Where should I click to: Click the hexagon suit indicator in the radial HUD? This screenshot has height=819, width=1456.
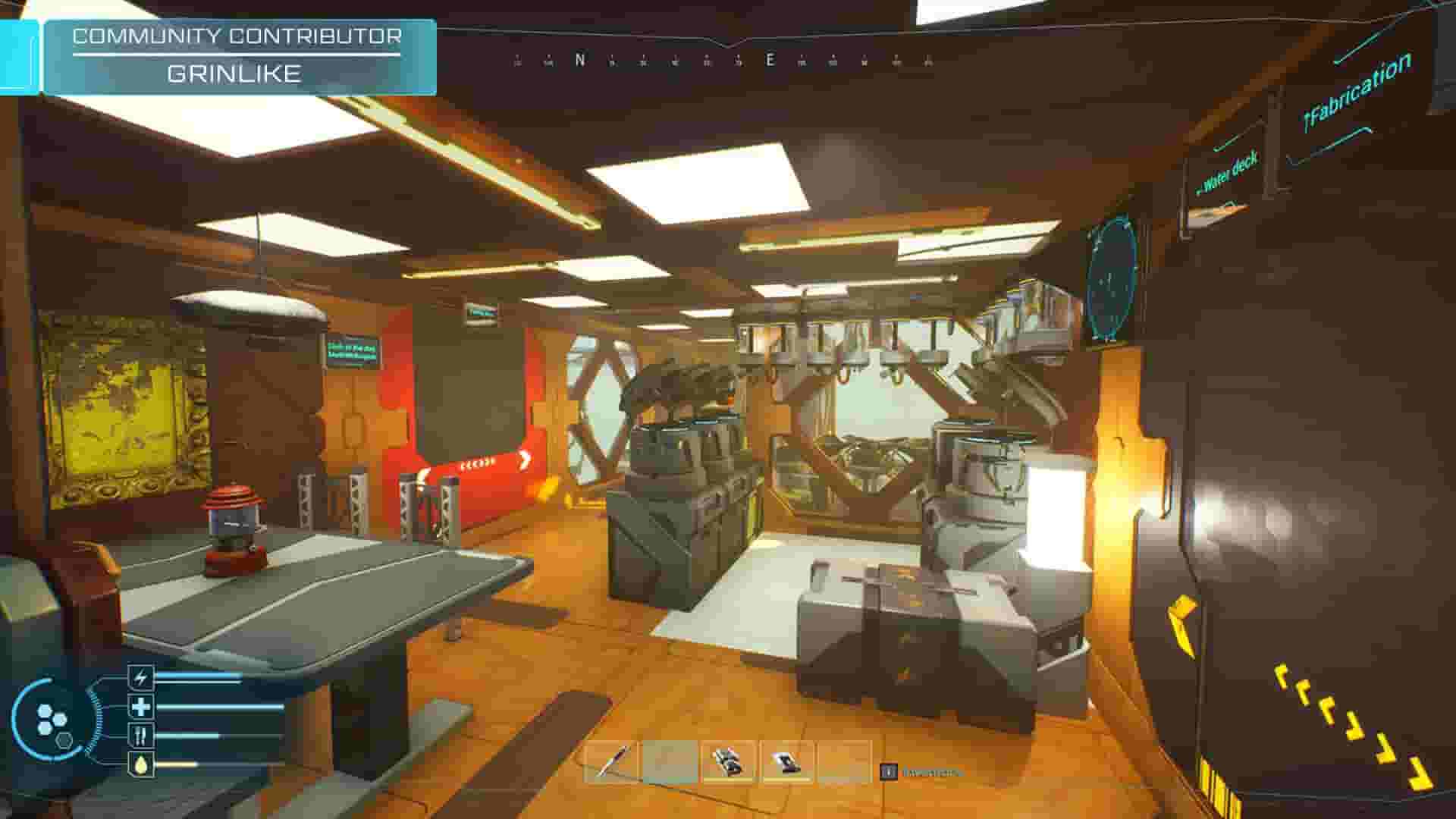point(63,739)
